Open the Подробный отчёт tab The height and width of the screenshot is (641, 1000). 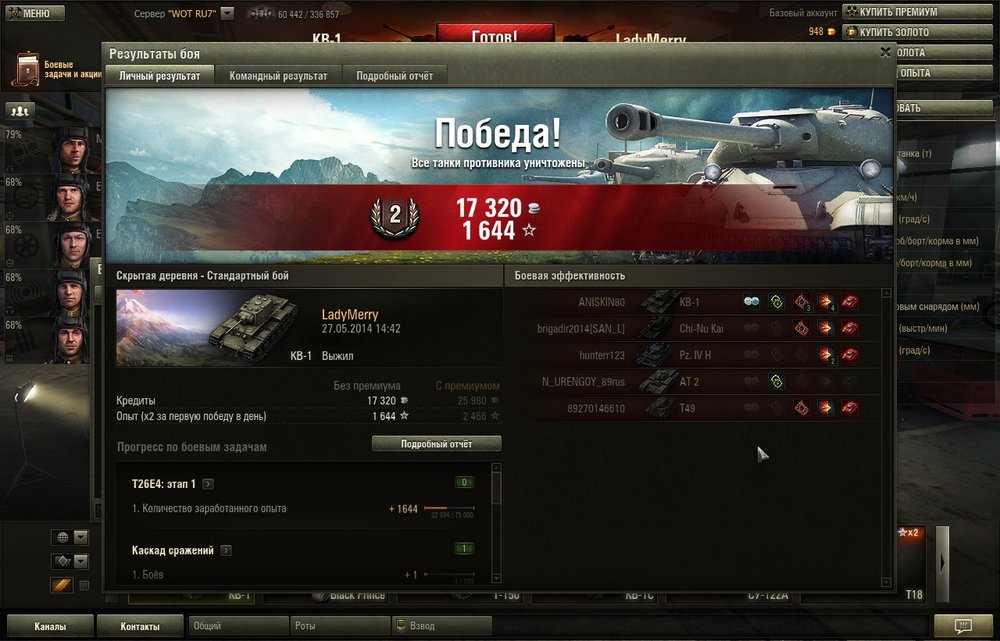394,76
